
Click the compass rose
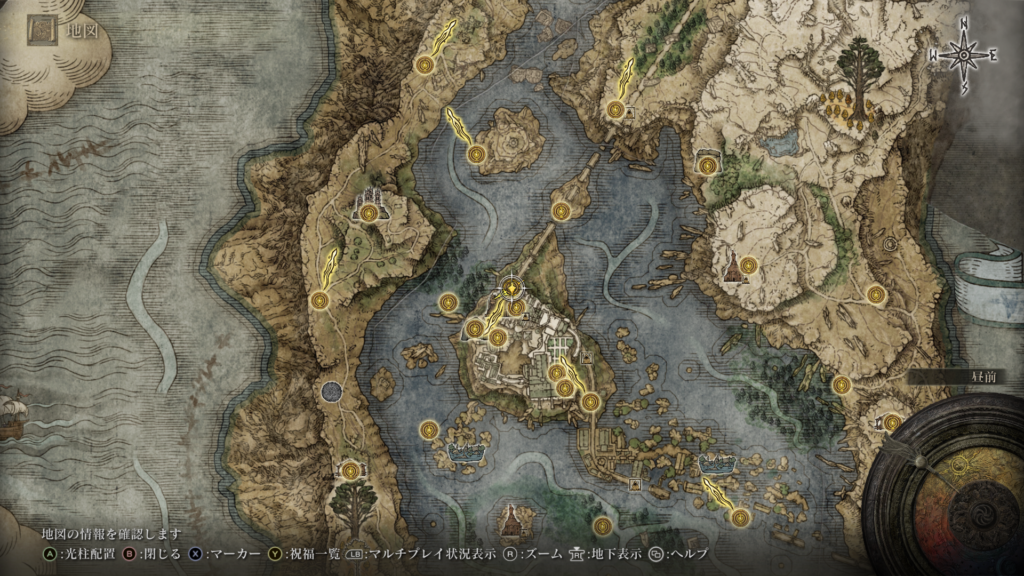(964, 57)
